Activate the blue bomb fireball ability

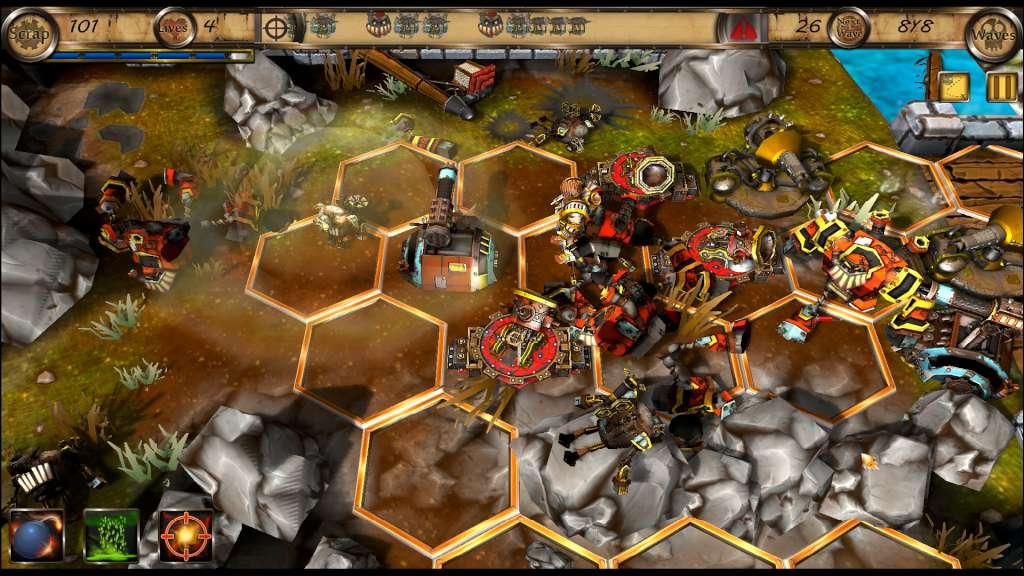click(x=36, y=535)
